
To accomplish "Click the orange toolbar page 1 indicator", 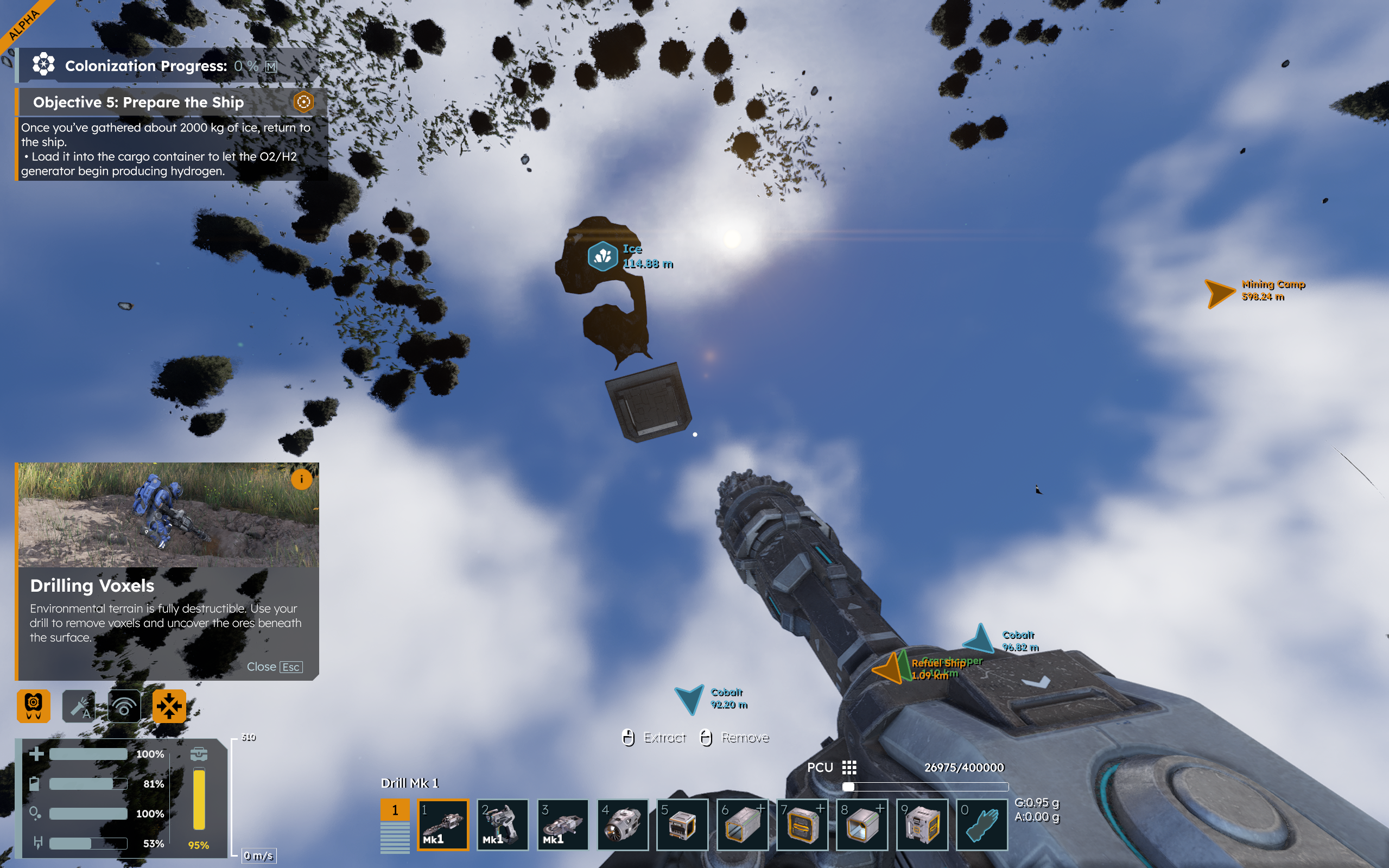I will (395, 810).
